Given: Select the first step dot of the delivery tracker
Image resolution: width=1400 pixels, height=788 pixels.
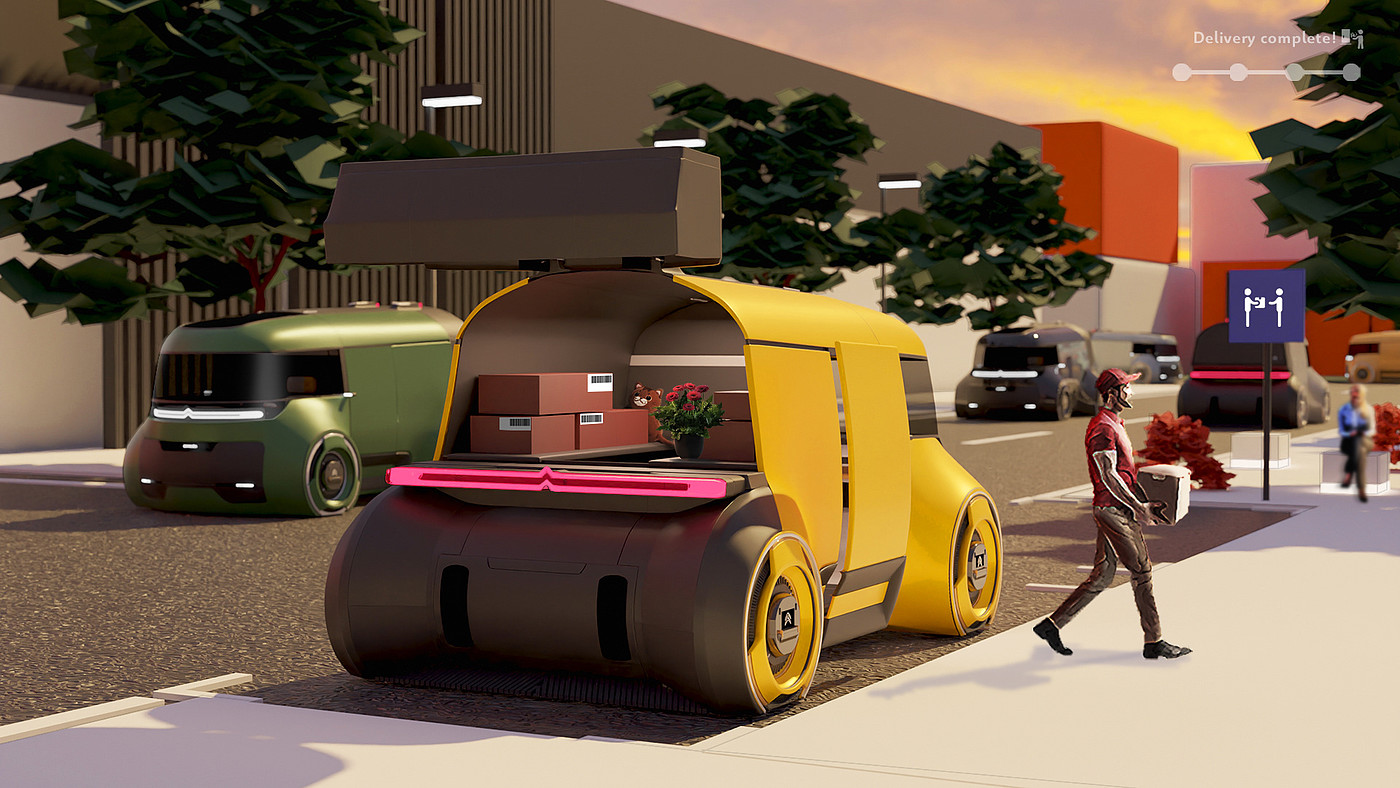Looking at the screenshot, I should coord(1181,72).
